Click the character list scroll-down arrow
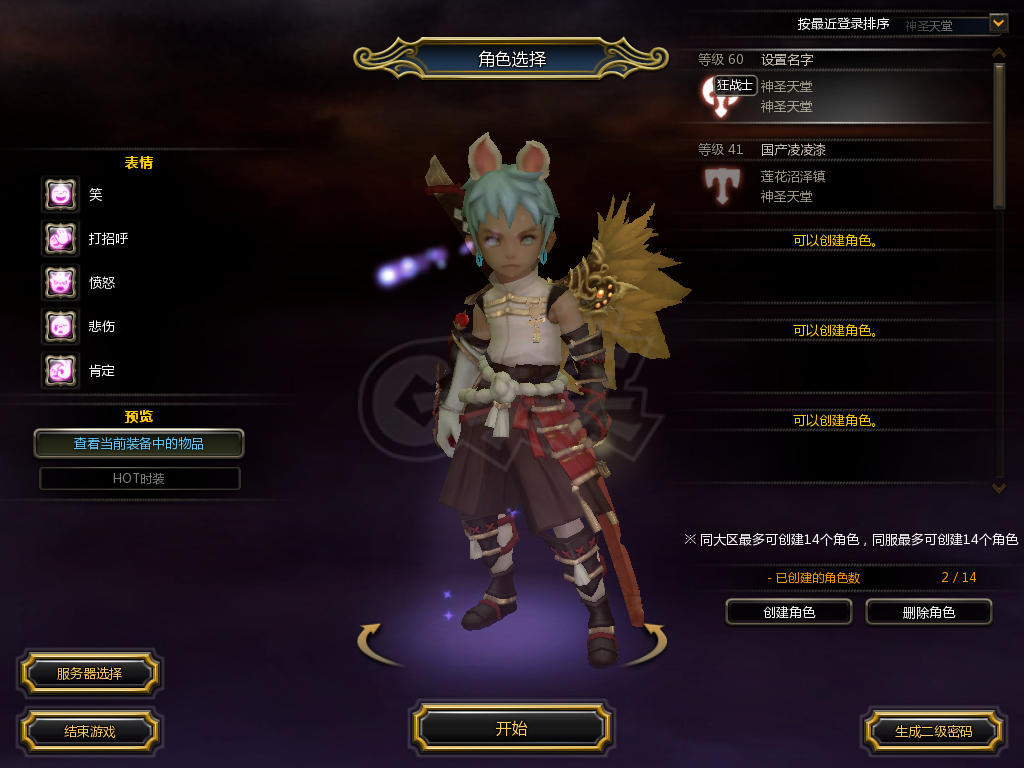Screen dimensions: 1024x768 (x=998, y=487)
